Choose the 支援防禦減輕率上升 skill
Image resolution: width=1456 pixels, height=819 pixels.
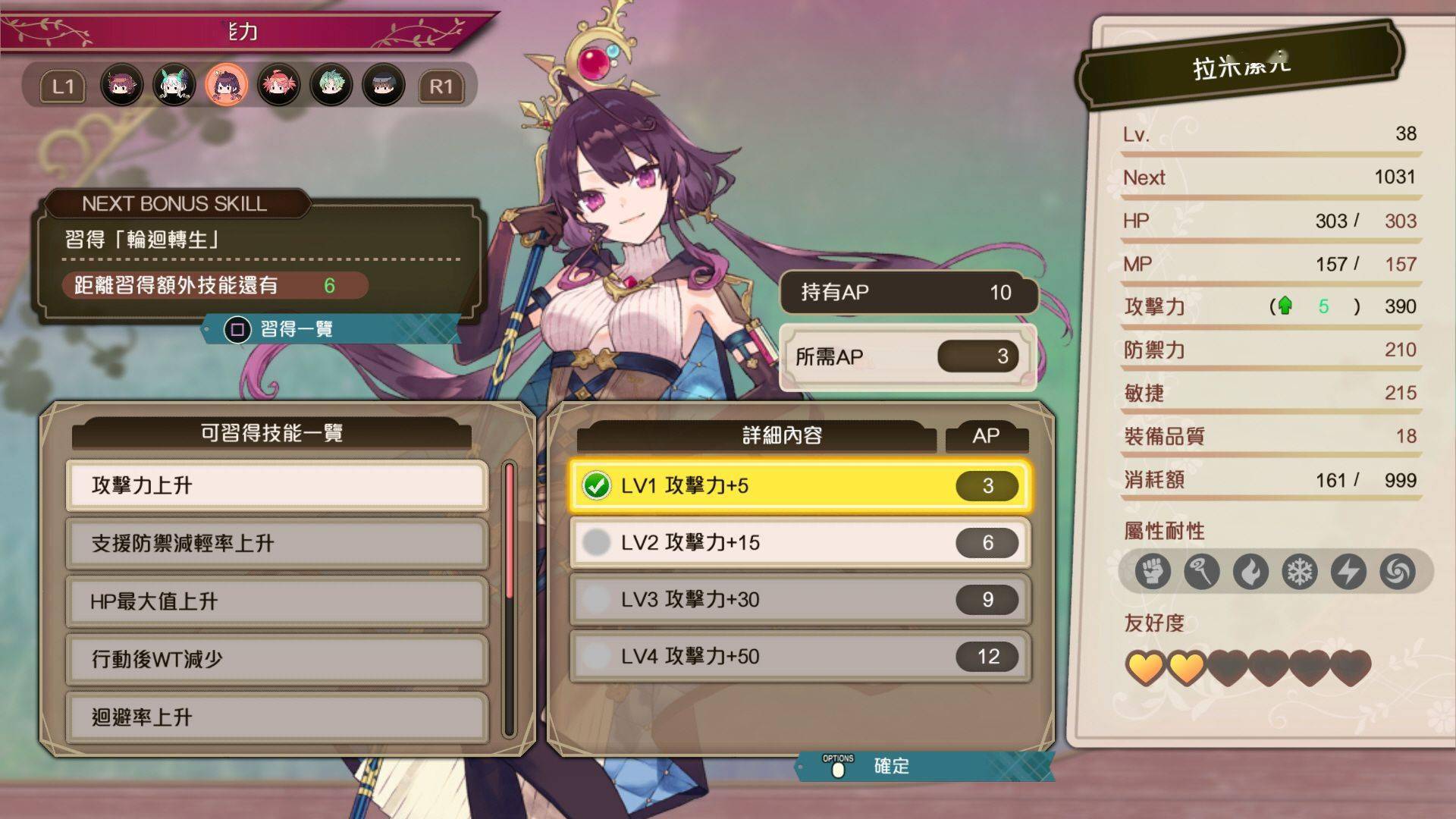click(277, 543)
